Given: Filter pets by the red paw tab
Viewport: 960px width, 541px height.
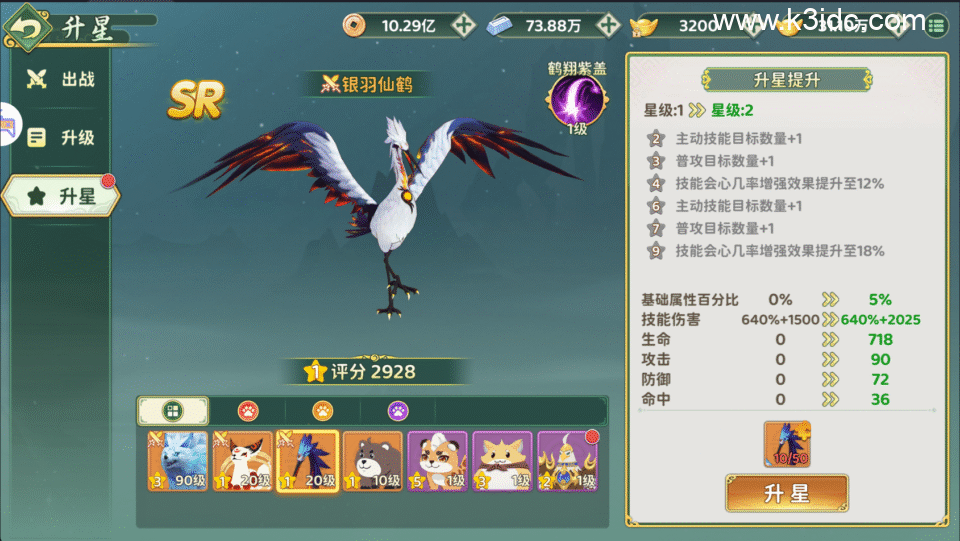Looking at the screenshot, I should (x=247, y=410).
